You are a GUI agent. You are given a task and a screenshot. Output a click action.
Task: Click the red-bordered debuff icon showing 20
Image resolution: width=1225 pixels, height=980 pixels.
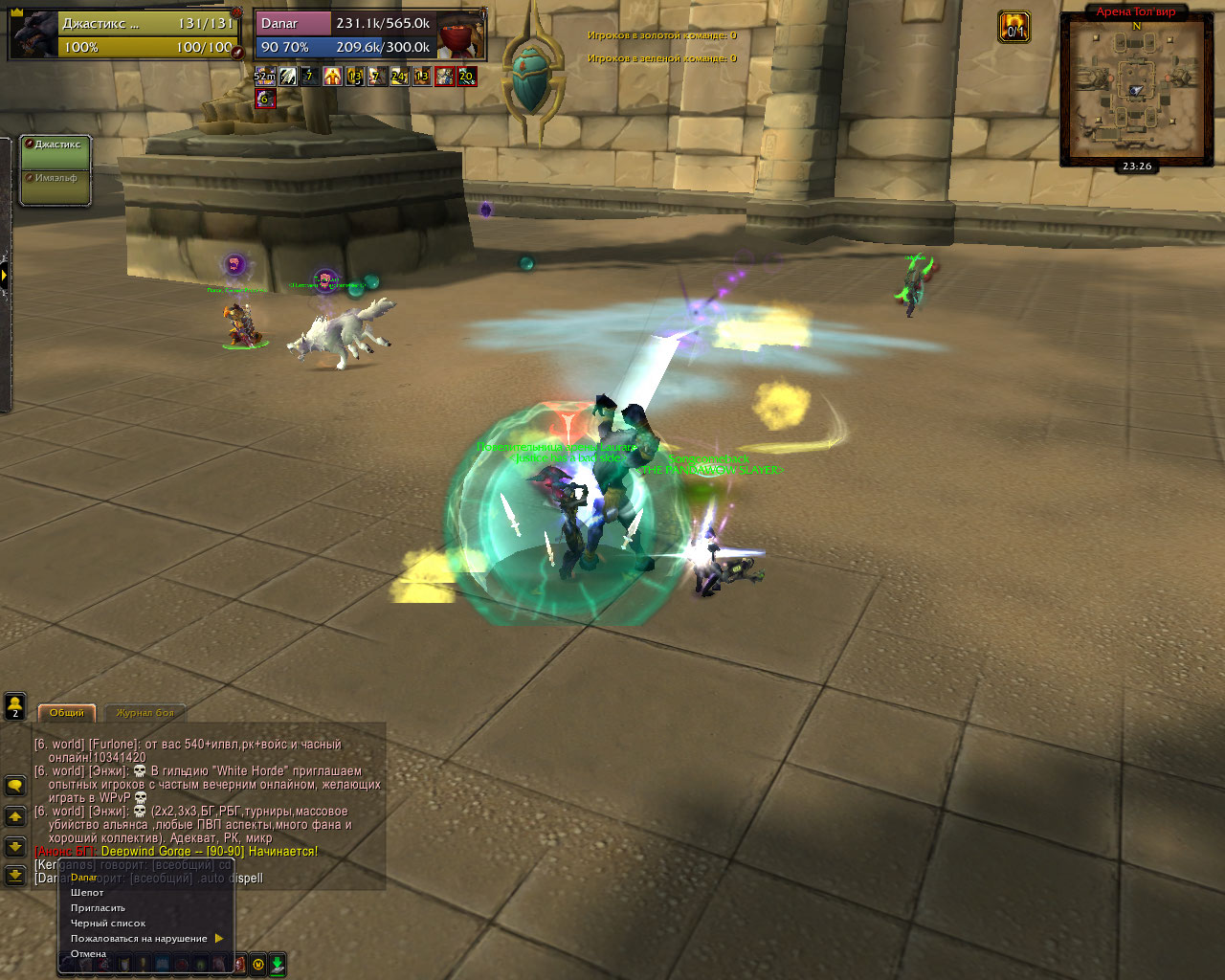point(466,76)
